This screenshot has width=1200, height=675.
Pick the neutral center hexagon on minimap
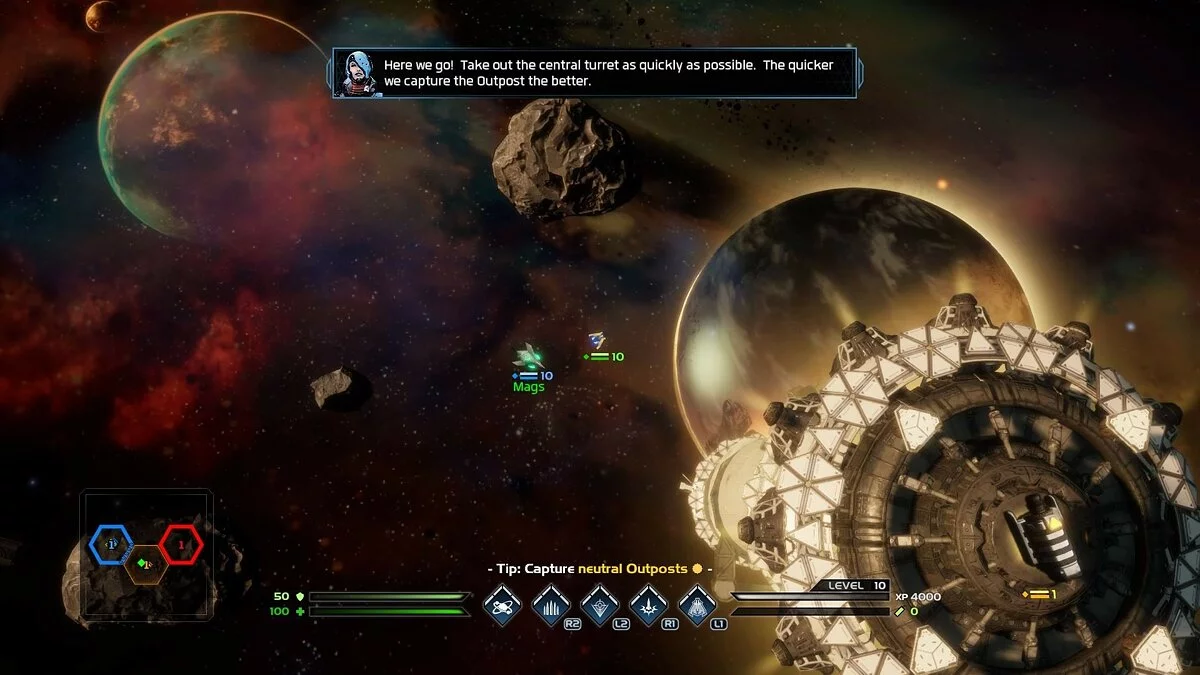point(146,564)
